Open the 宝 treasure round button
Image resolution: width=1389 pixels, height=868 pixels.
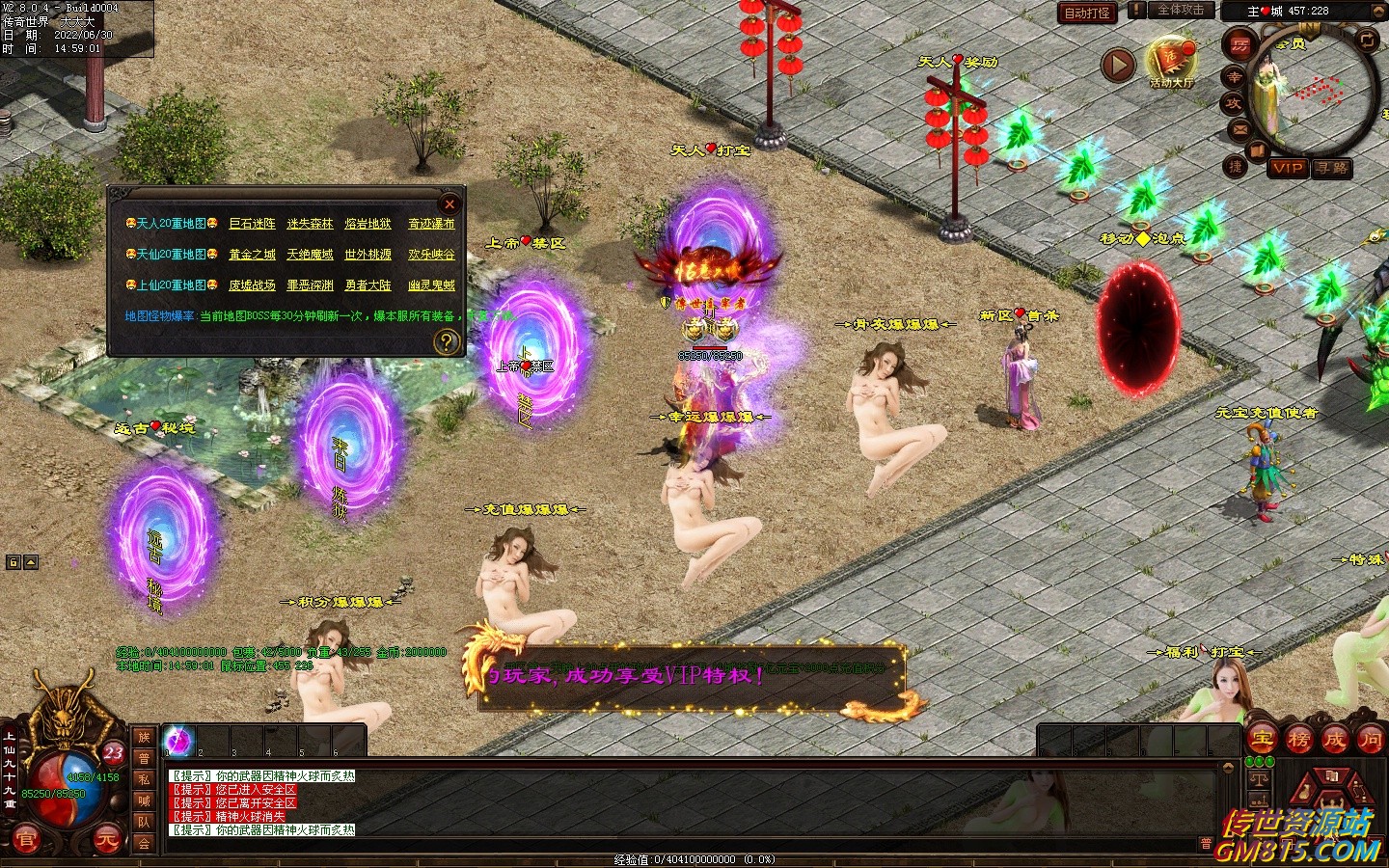(1263, 740)
